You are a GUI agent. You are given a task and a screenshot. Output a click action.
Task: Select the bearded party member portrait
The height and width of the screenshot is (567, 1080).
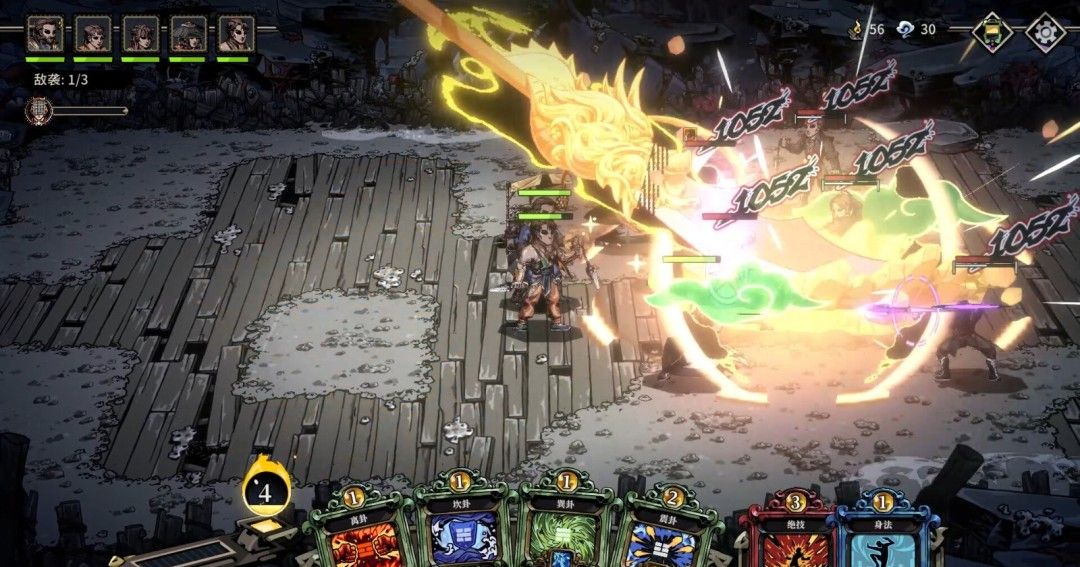click(x=44, y=33)
